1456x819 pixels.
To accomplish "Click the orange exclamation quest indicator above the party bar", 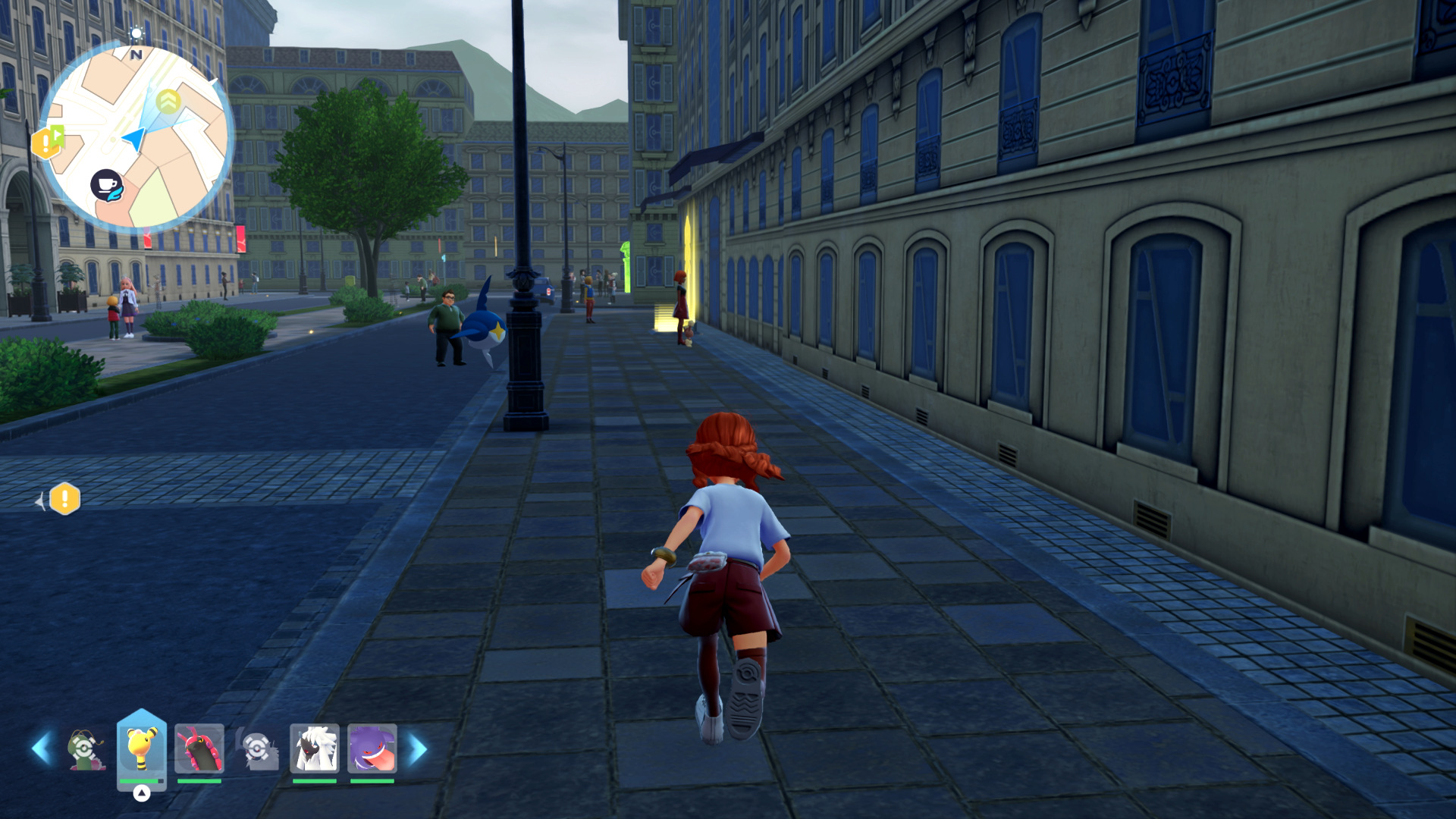I will click(x=64, y=499).
